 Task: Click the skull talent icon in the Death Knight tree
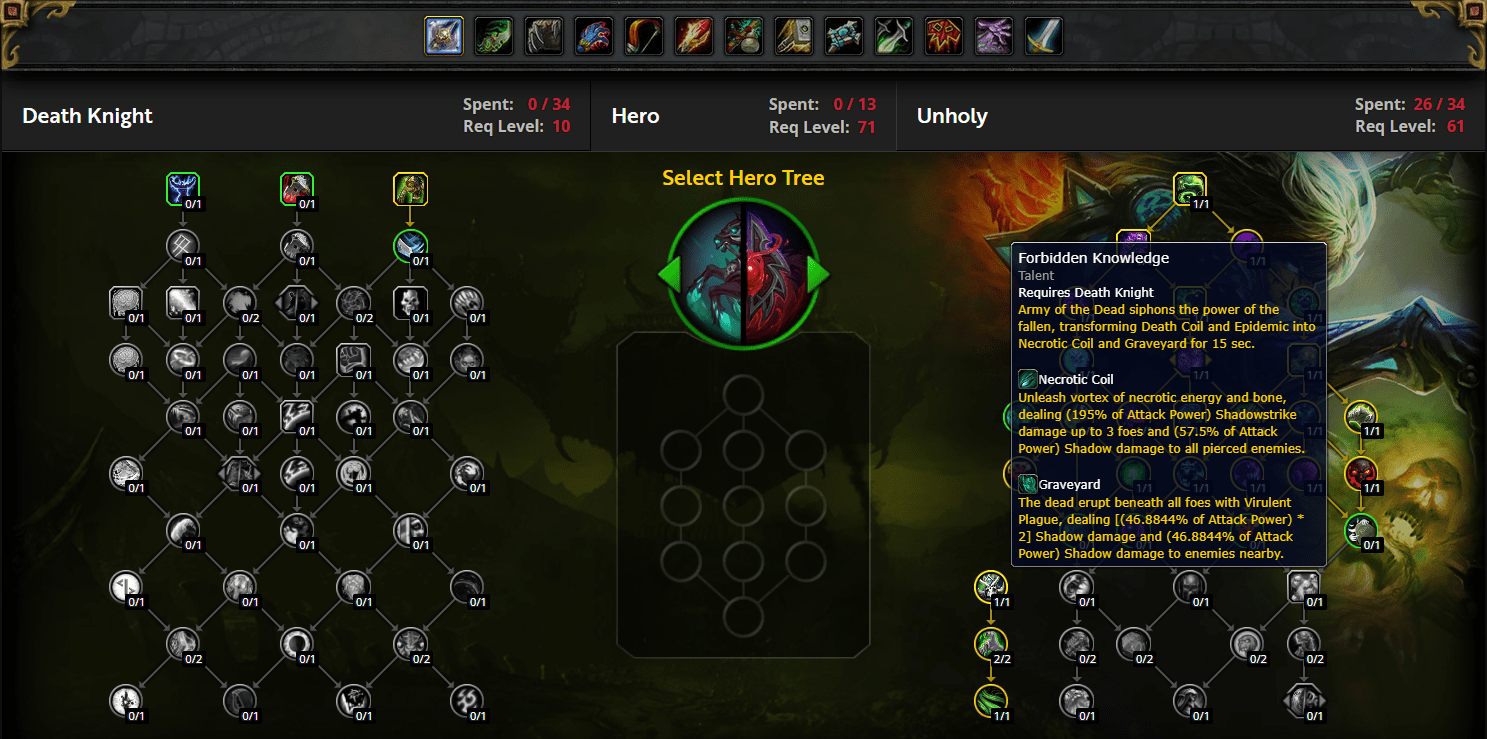click(411, 303)
